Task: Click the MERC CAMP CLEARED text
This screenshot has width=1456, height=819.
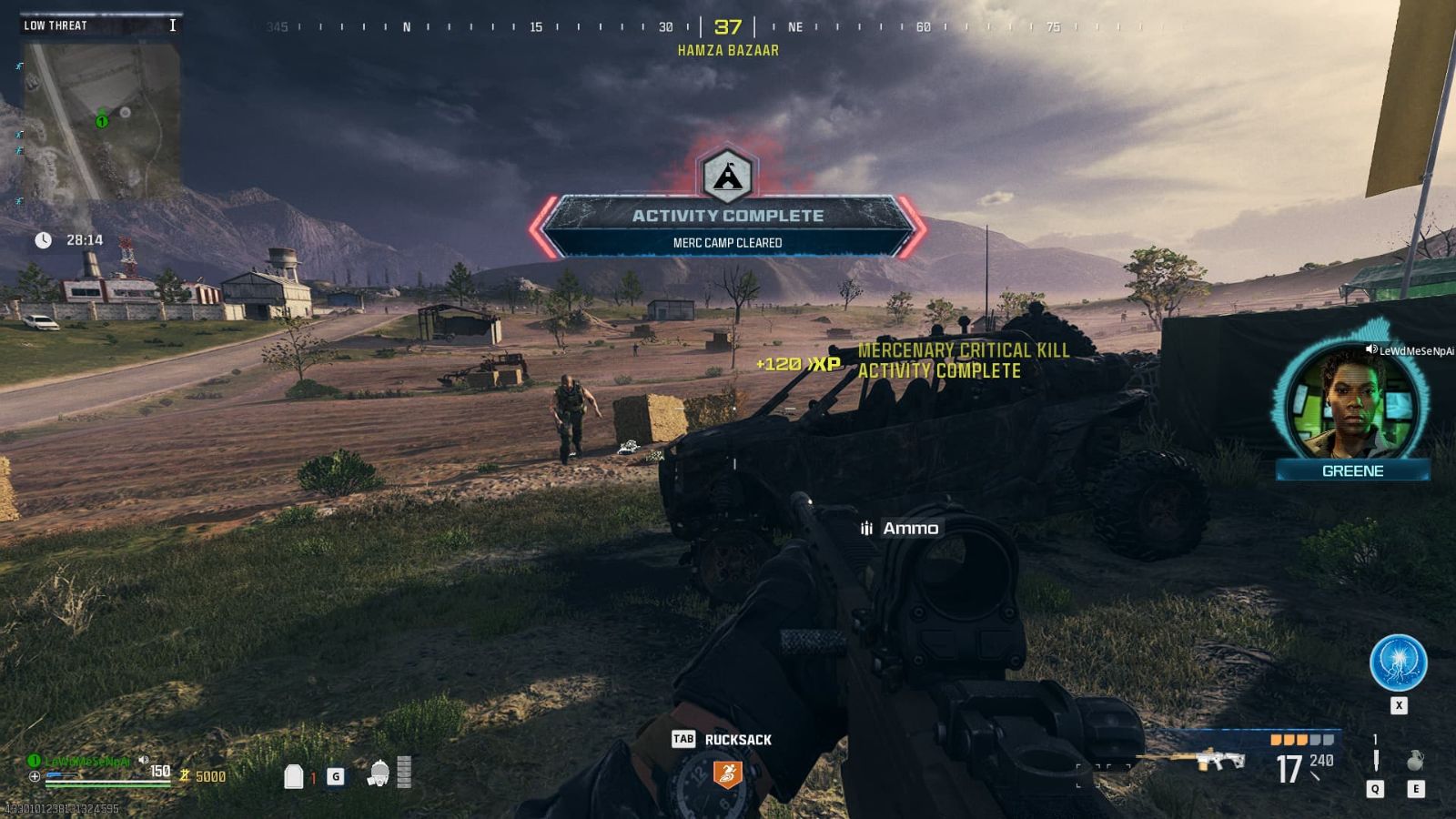Action: 727,241
